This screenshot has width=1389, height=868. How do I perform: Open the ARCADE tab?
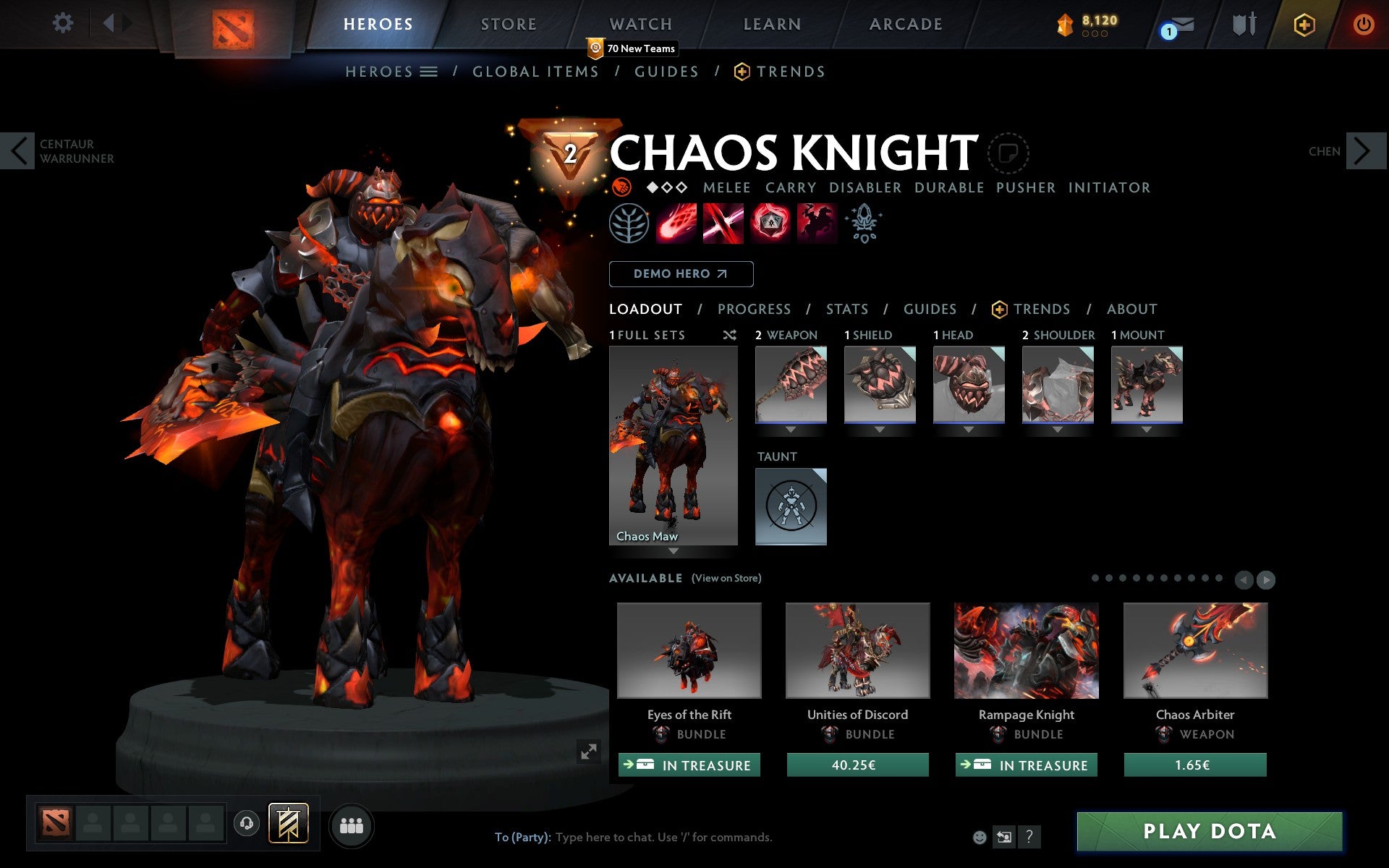tap(906, 23)
